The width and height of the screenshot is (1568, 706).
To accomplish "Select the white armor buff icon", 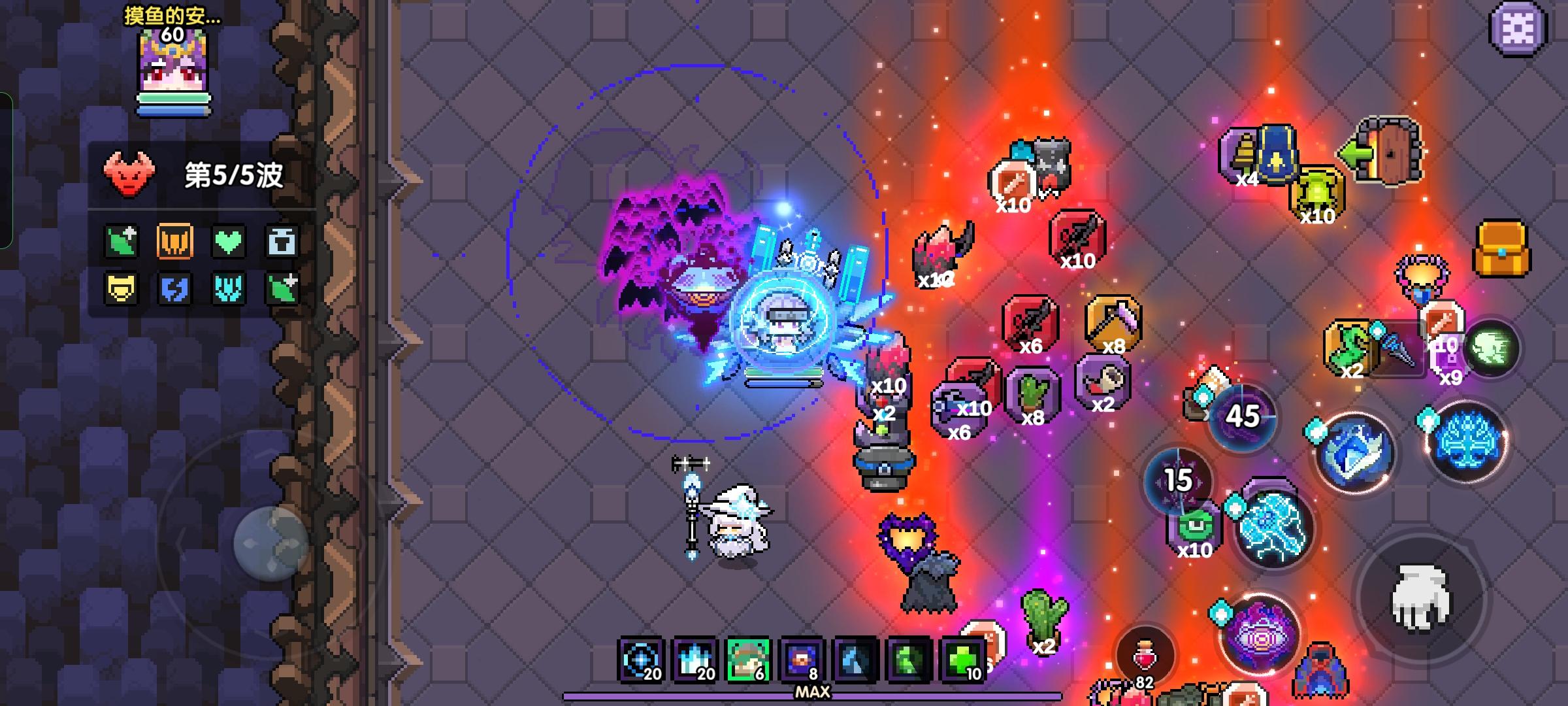I will click(283, 240).
